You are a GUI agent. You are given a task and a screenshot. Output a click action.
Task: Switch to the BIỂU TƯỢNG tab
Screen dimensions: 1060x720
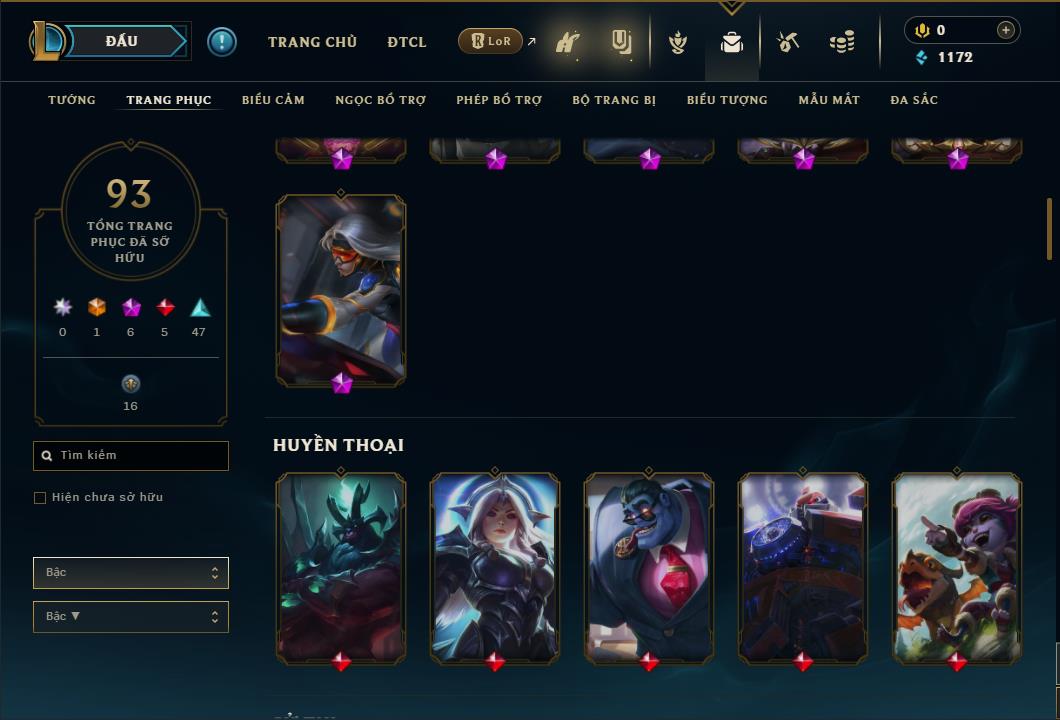point(727,100)
